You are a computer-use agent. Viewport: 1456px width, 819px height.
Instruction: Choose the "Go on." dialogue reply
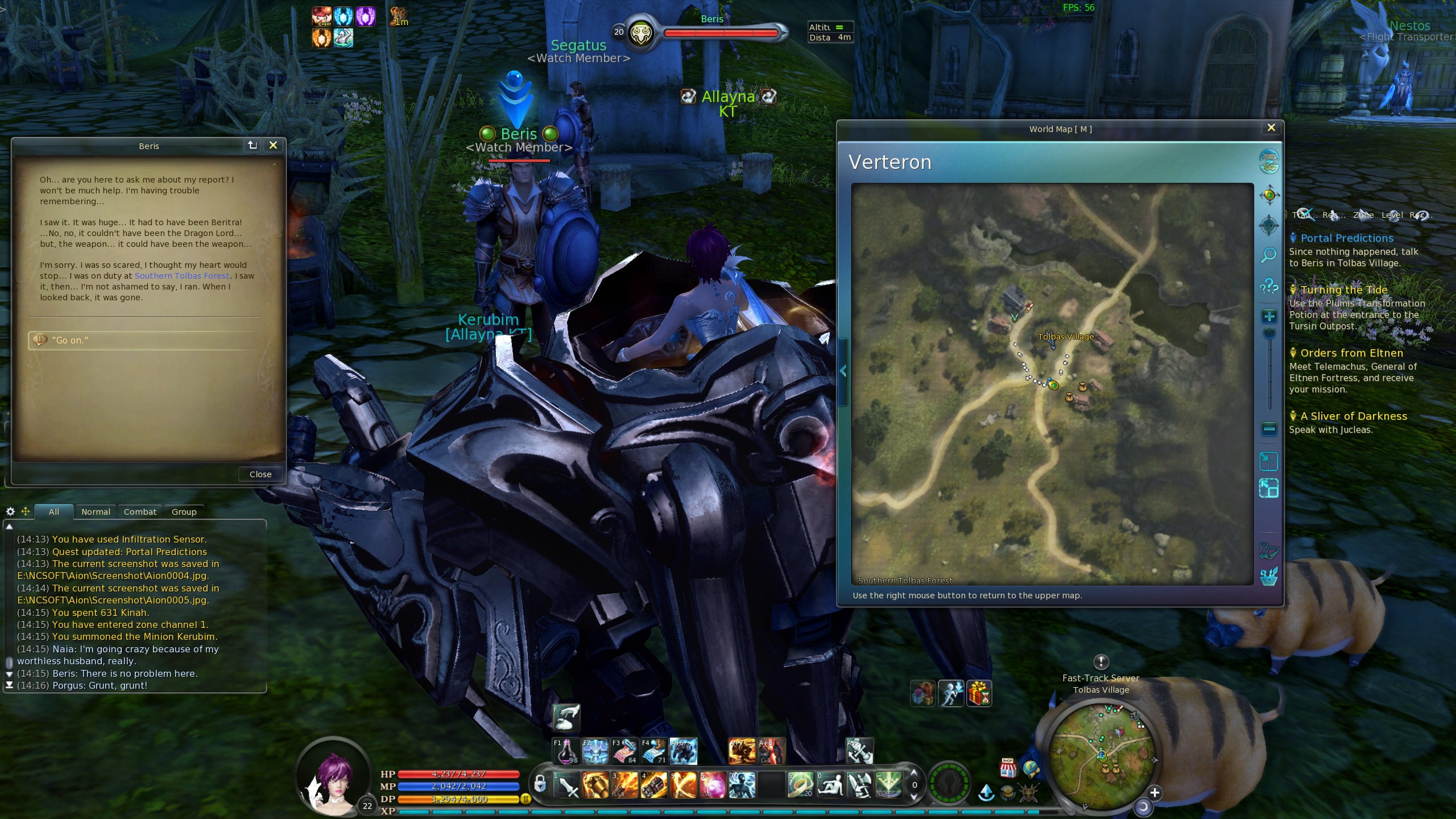[x=71, y=340]
